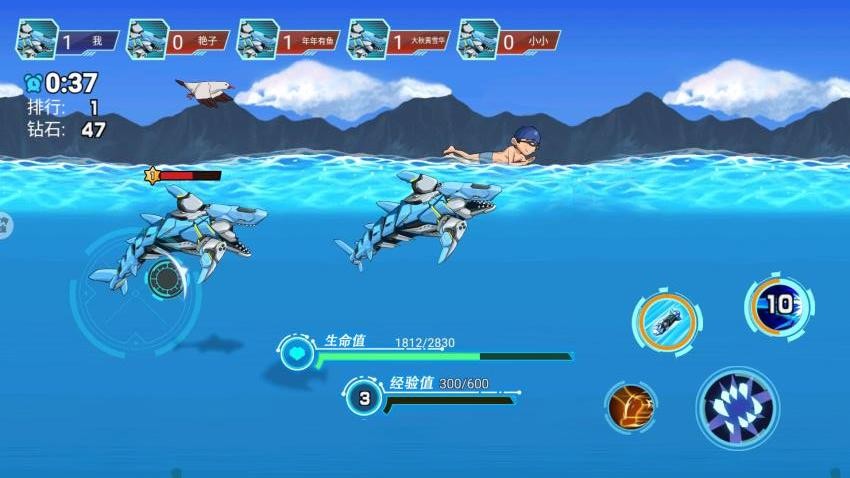Use the torpedo missile skill
The width and height of the screenshot is (850, 478).
coord(665,323)
